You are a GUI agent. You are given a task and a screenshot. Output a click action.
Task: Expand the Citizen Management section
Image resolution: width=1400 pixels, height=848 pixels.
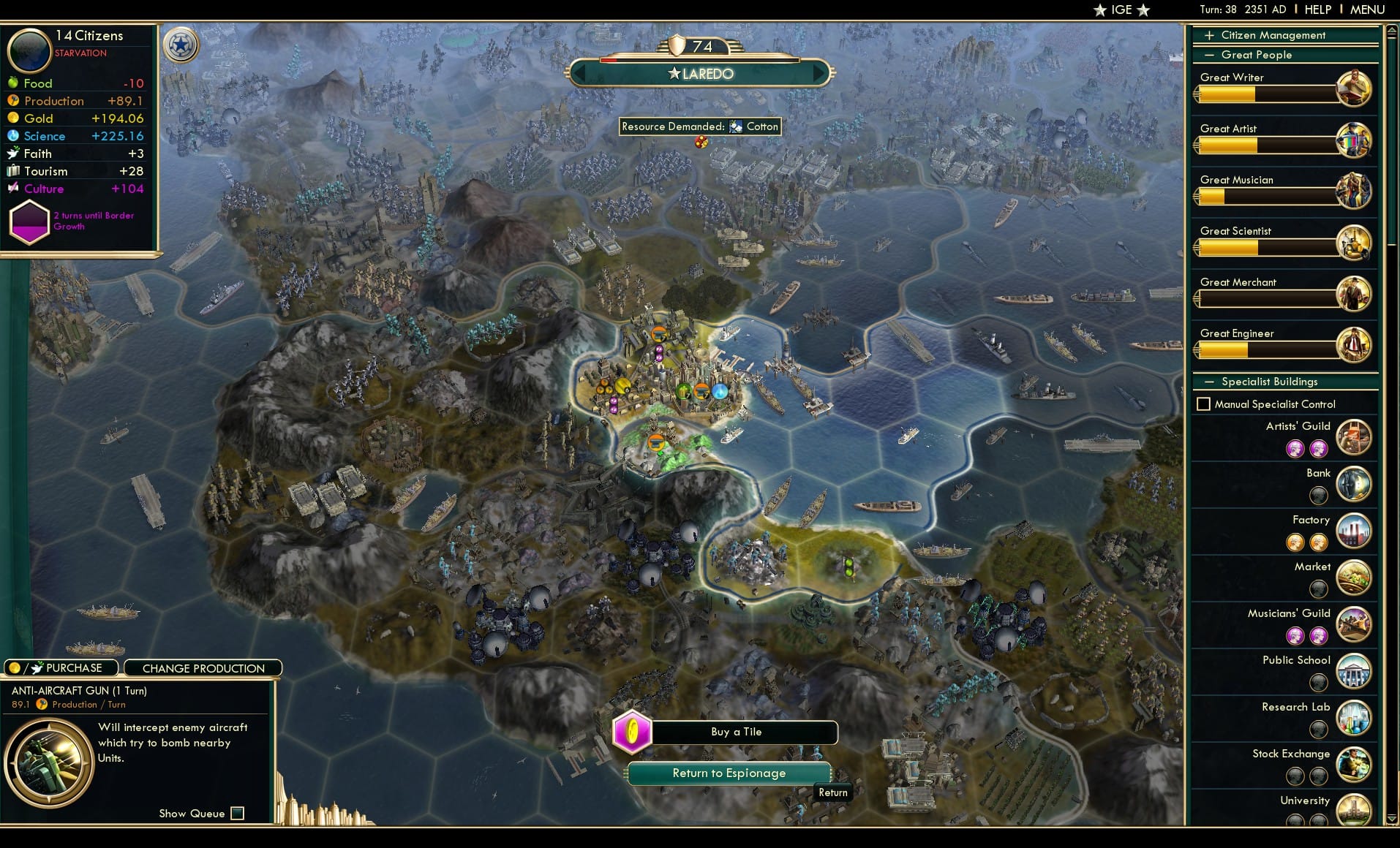(x=1211, y=34)
